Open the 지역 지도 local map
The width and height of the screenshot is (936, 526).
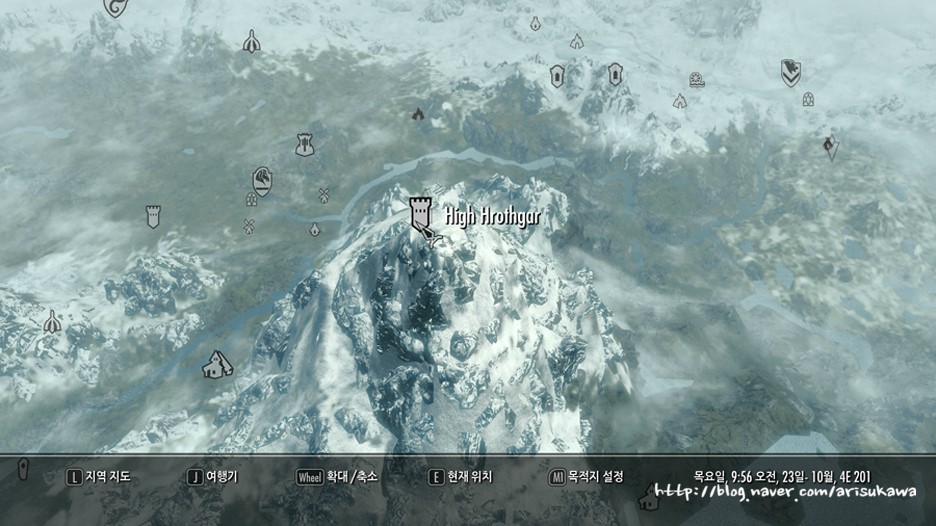pyautogui.click(x=98, y=477)
